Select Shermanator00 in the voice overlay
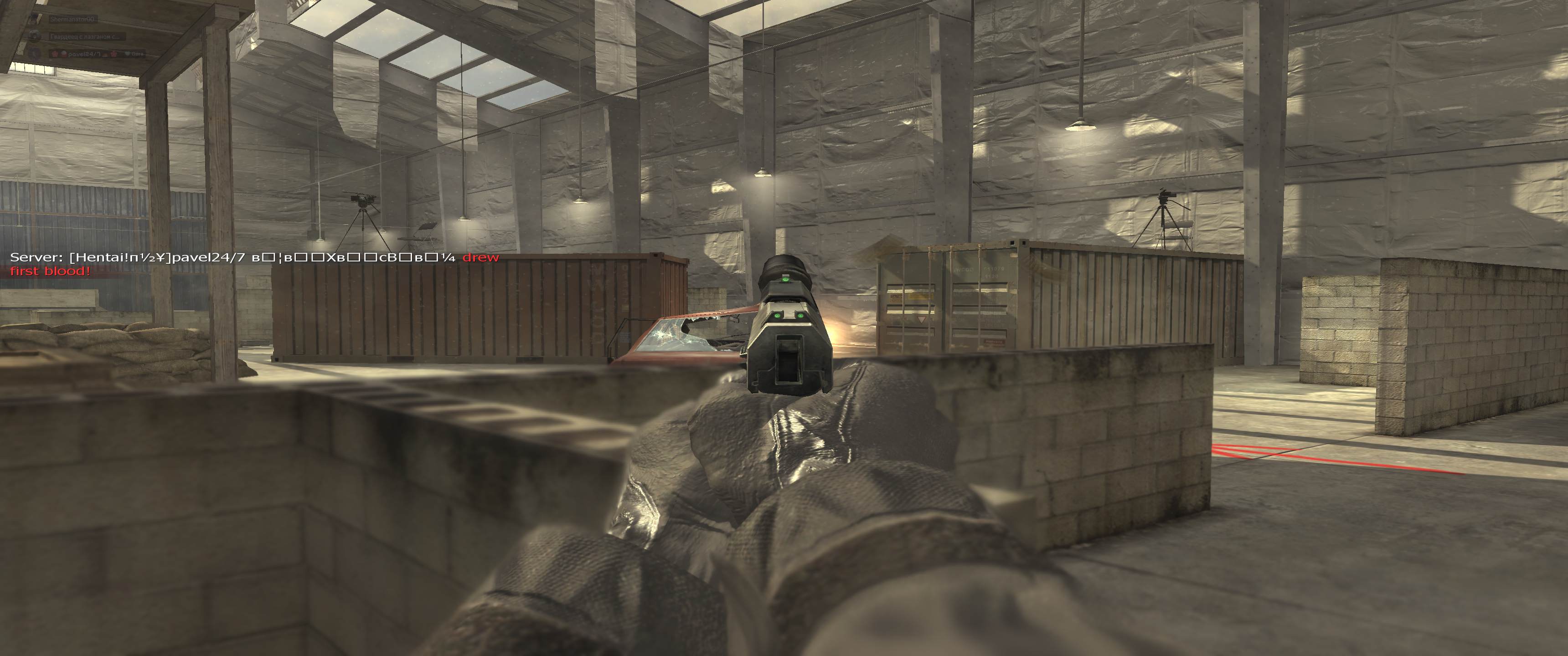This screenshot has width=1568, height=656. point(72,20)
